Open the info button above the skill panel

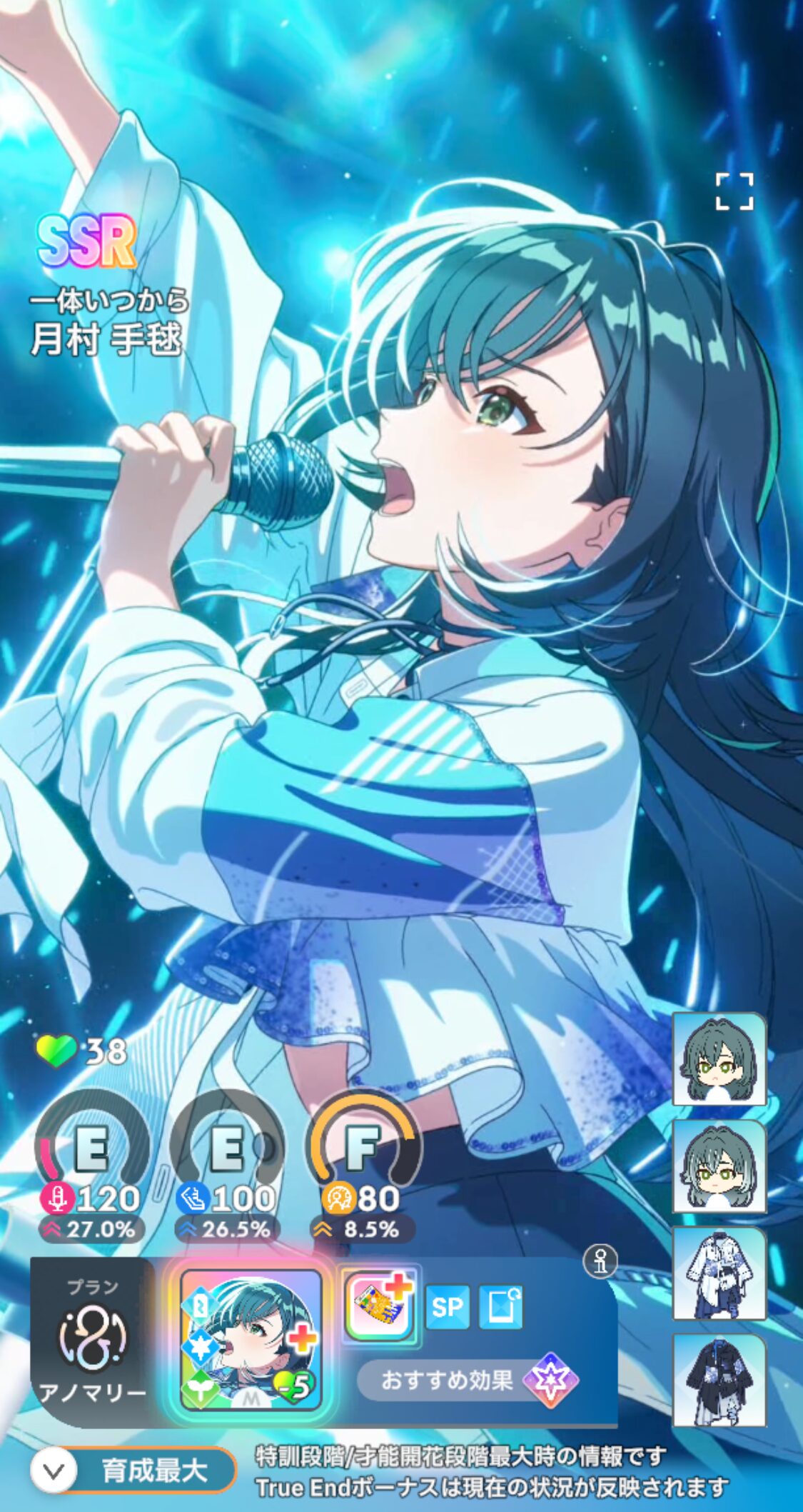[600, 1262]
